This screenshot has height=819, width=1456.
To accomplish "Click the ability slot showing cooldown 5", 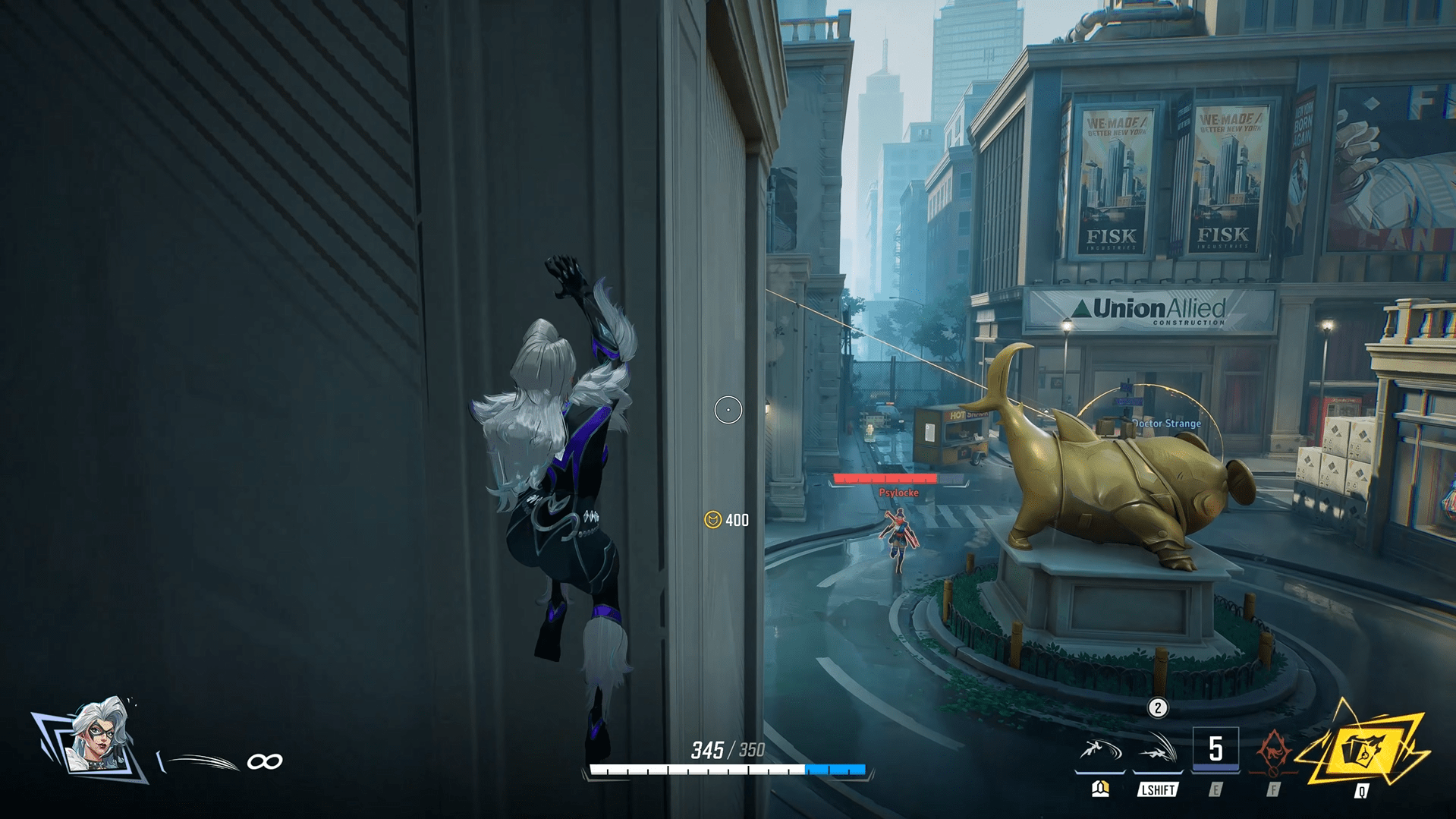I will 1215,749.
